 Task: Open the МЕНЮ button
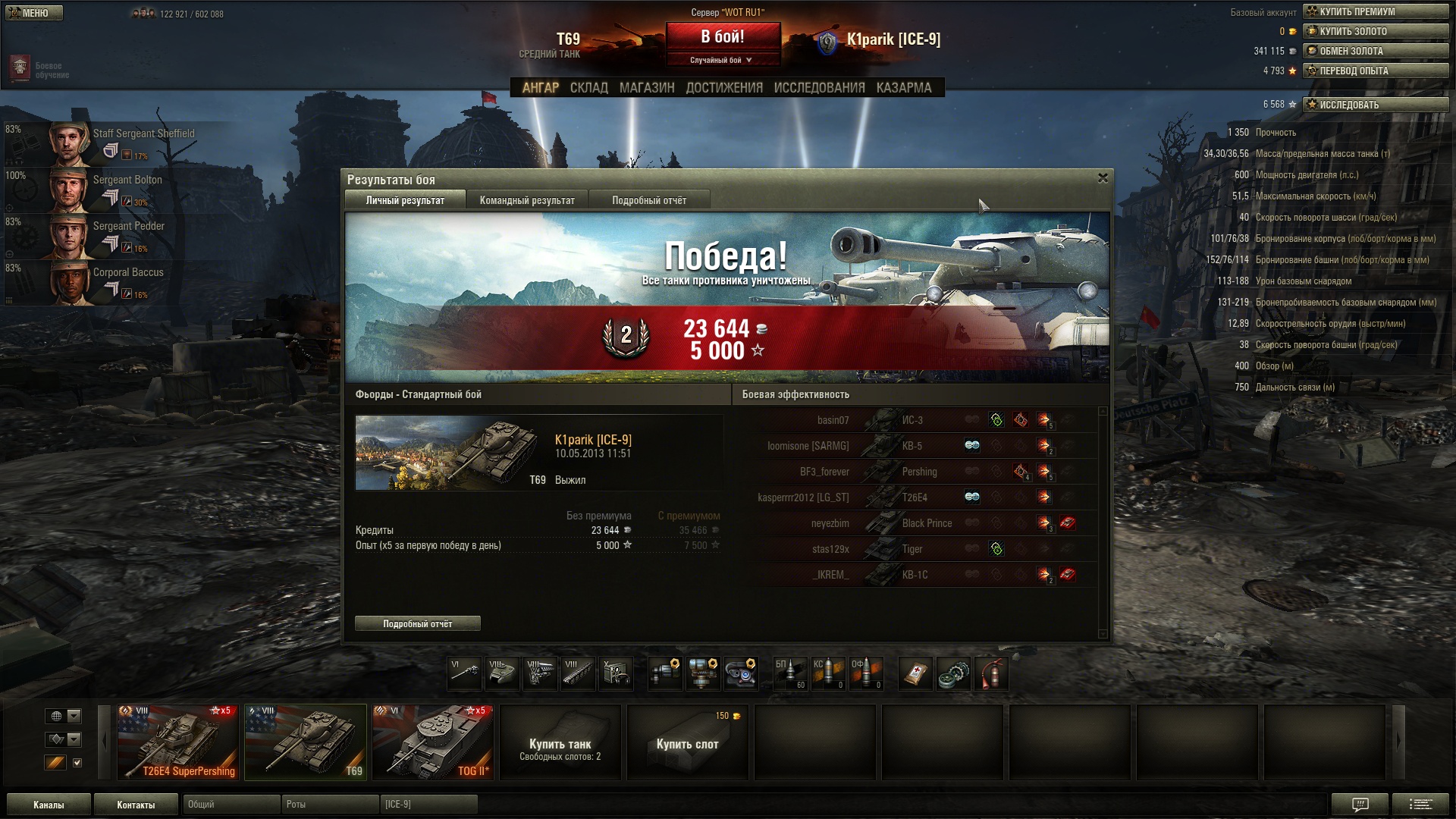34,13
